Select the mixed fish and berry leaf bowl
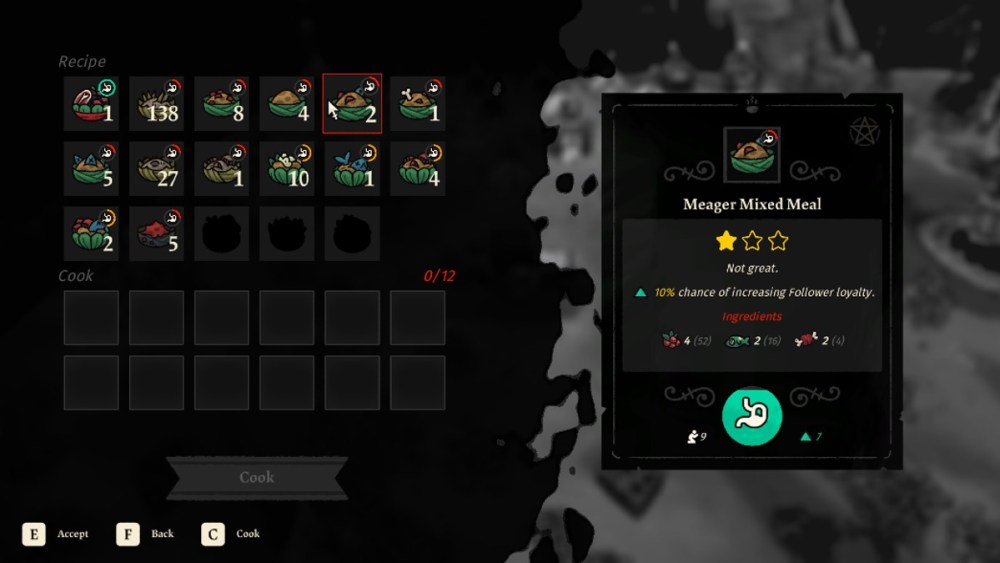1000x563 pixels. [91, 233]
